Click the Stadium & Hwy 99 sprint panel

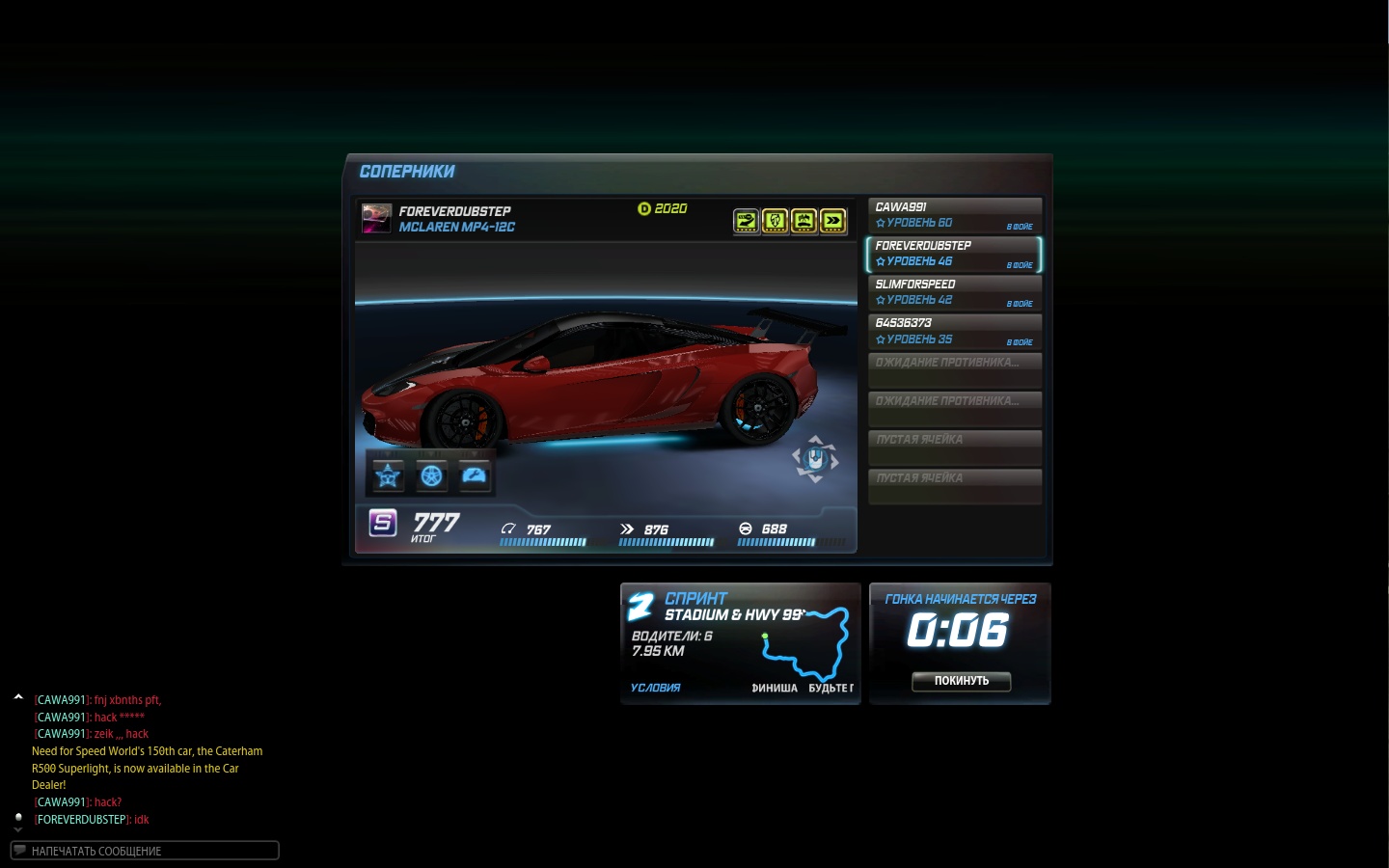(x=740, y=643)
